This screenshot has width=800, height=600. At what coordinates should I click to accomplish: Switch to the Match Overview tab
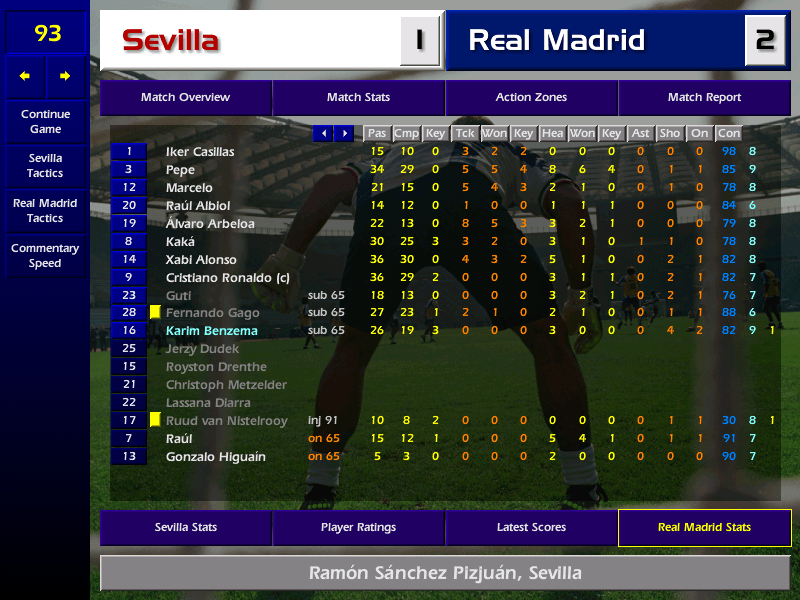[x=185, y=97]
